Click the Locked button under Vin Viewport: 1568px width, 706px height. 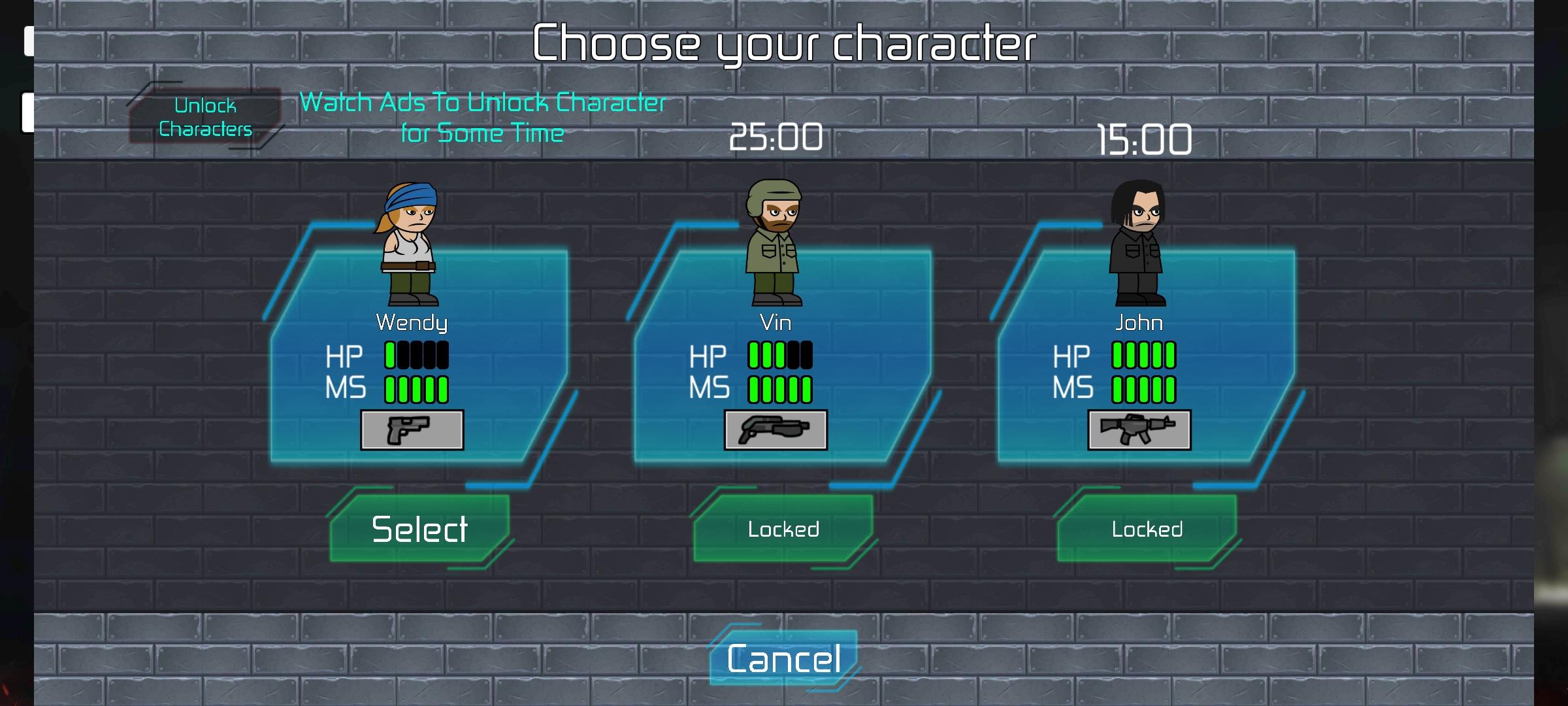(784, 529)
